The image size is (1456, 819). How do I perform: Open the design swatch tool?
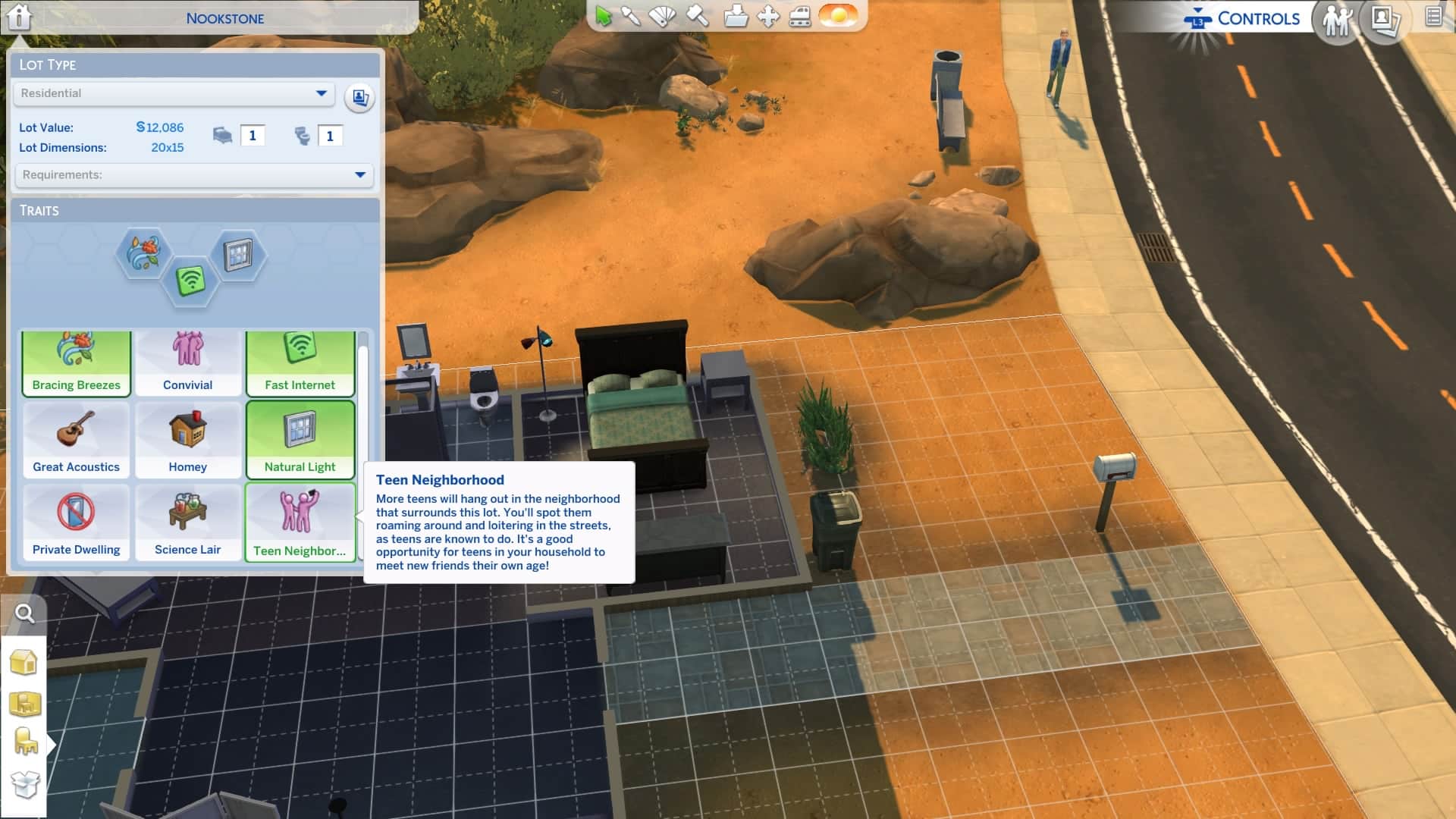[664, 16]
